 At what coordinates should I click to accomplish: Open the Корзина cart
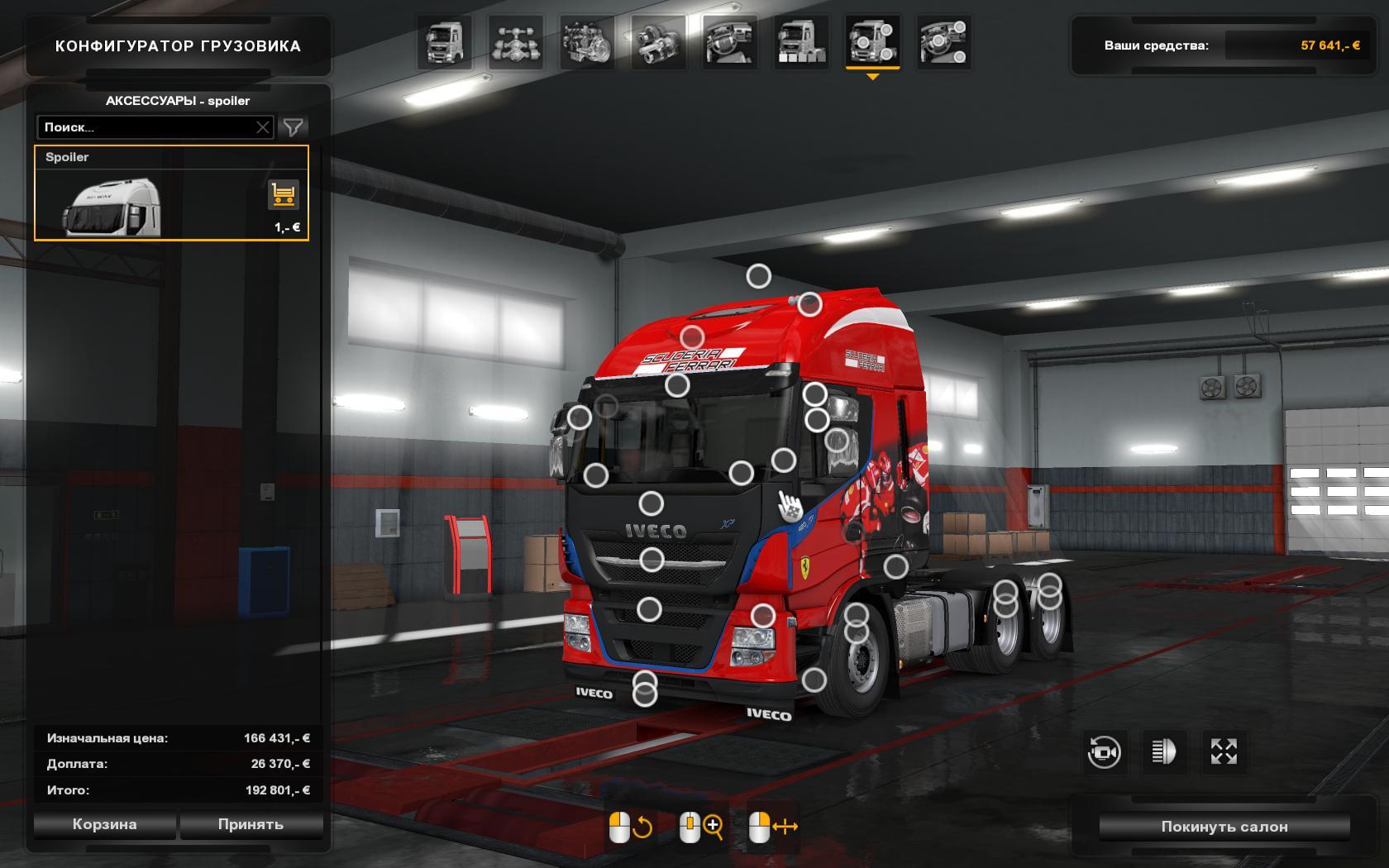point(104,824)
